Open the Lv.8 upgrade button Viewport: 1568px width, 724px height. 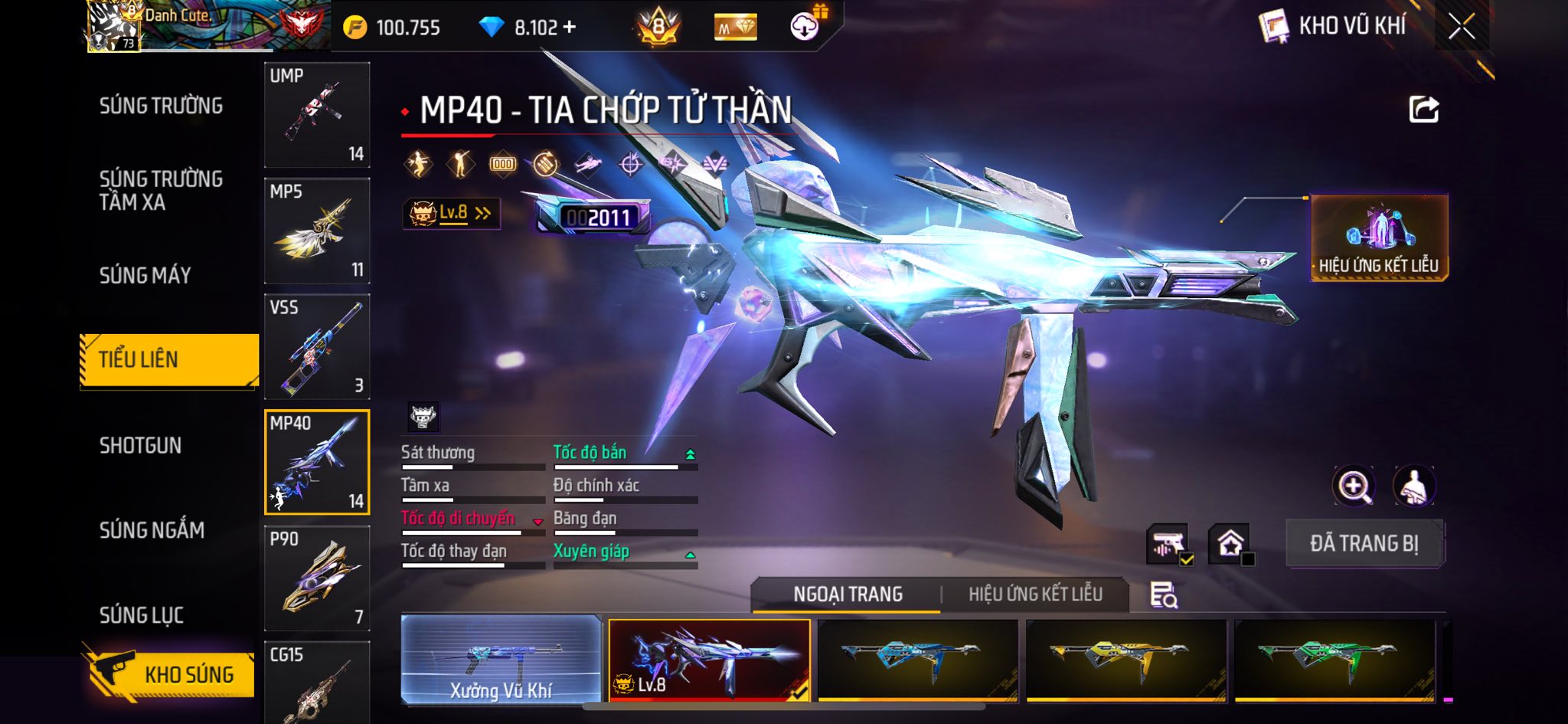click(451, 213)
